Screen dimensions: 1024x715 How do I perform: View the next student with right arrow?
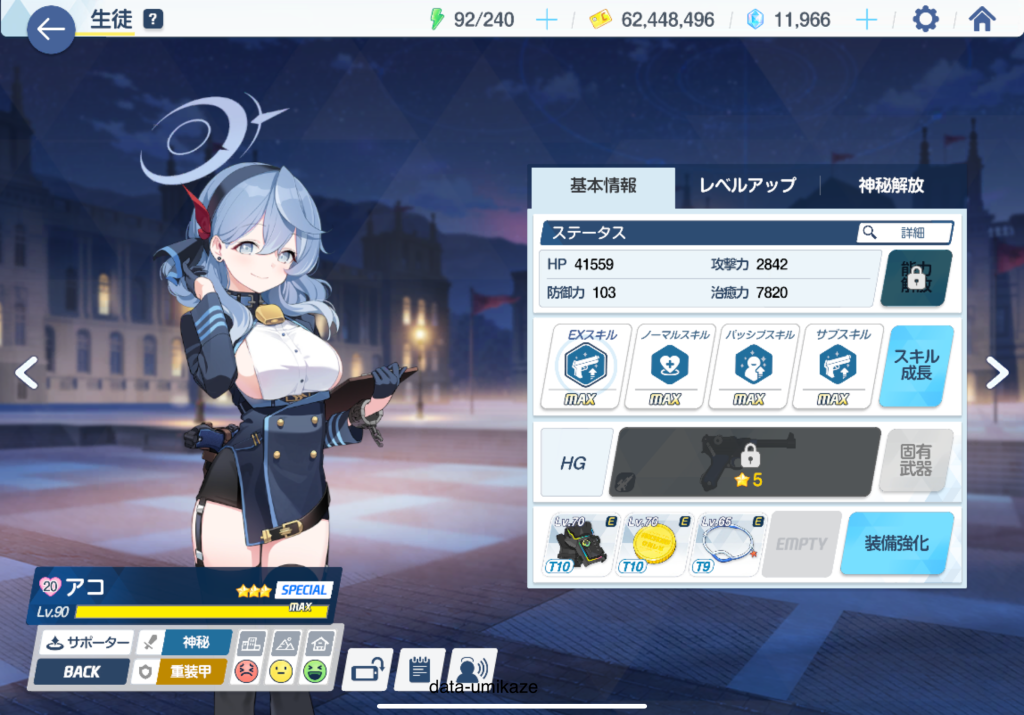[997, 373]
